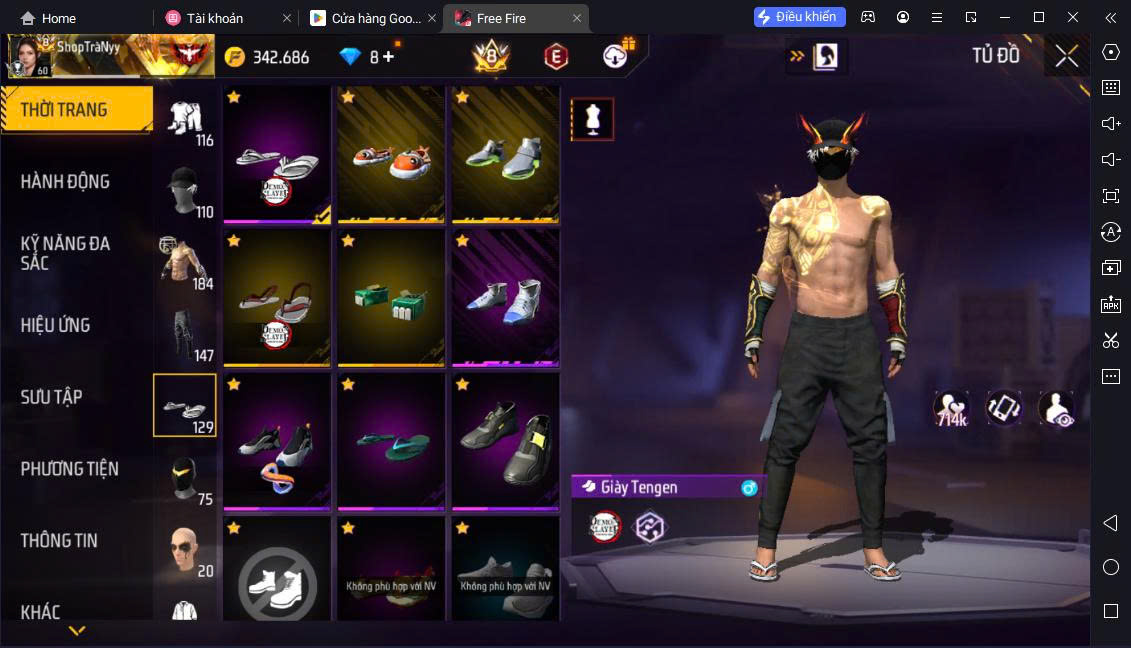
Task: Click the mannequin outfit preset icon
Action: coord(592,119)
